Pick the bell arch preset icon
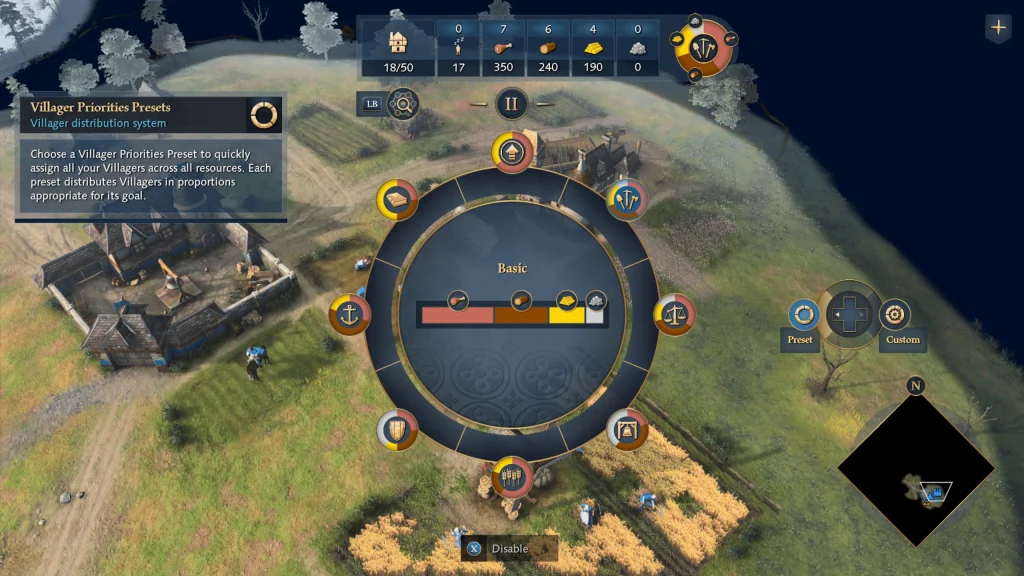 pyautogui.click(x=628, y=429)
